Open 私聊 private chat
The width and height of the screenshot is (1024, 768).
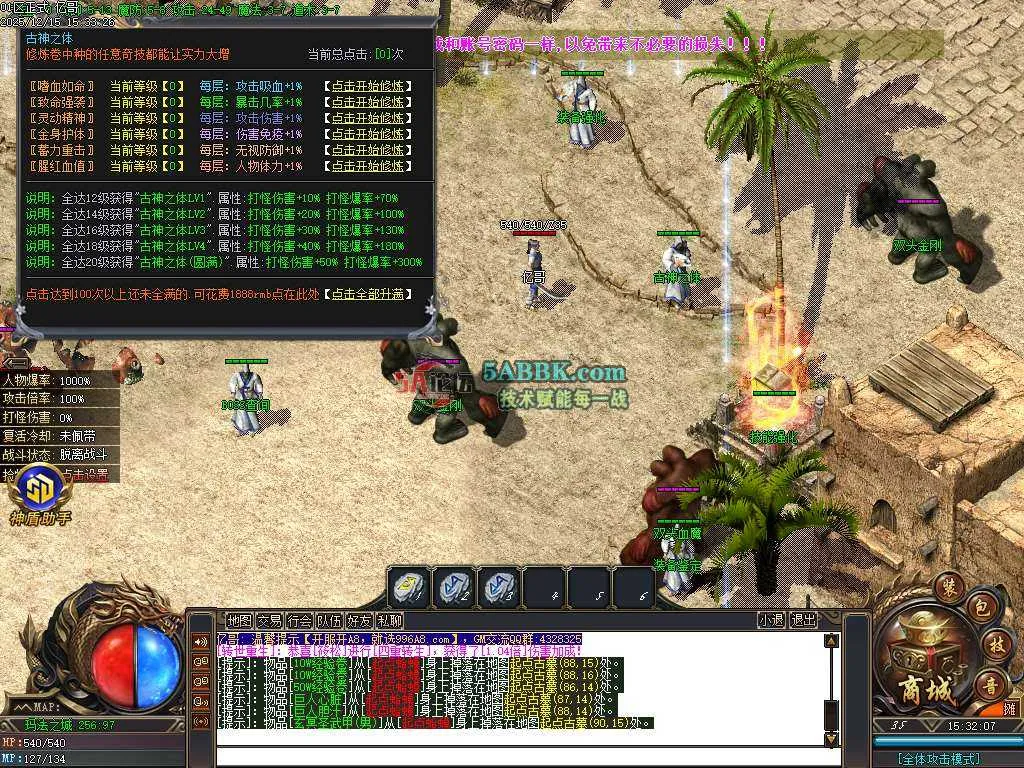point(389,620)
